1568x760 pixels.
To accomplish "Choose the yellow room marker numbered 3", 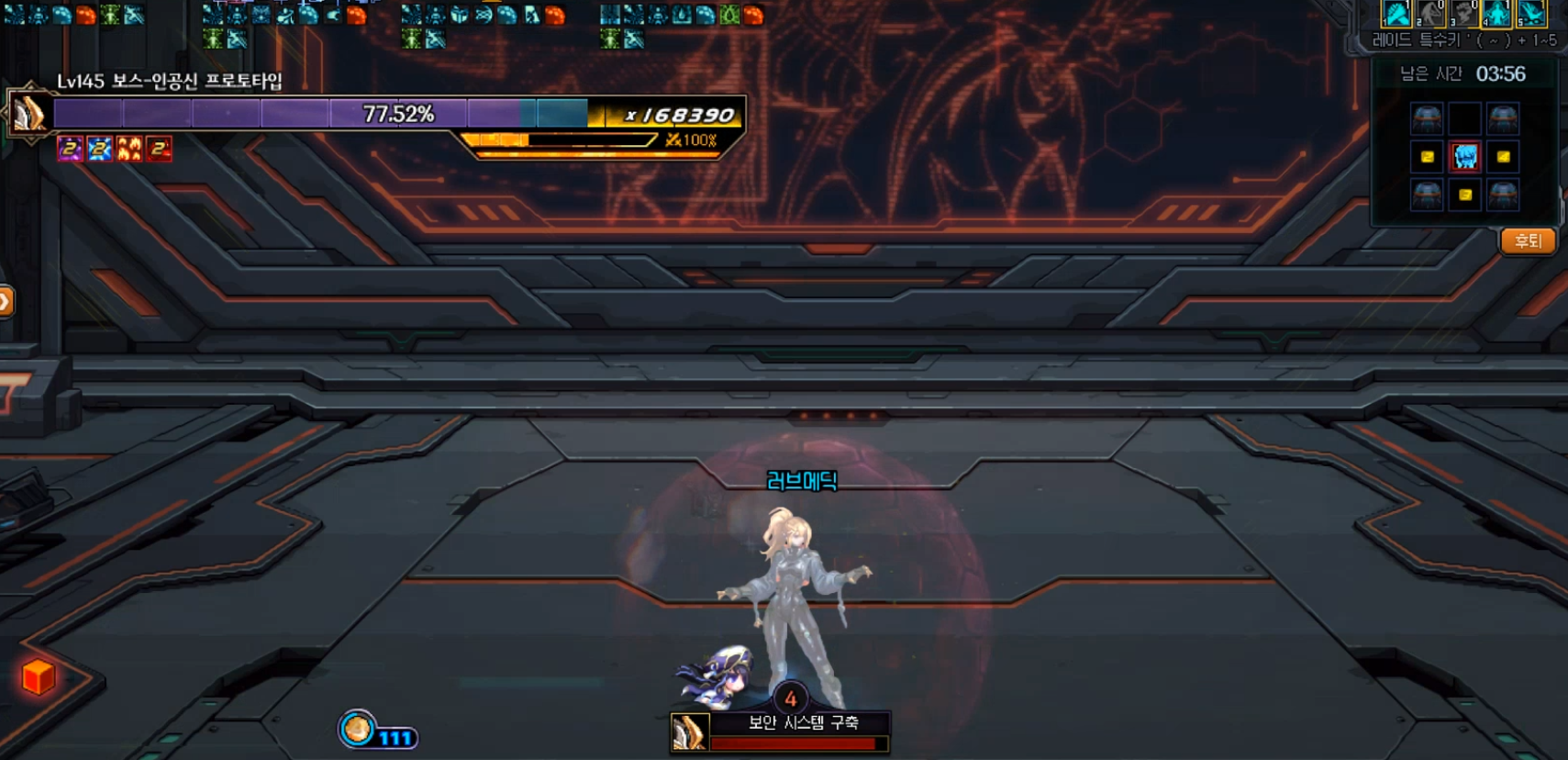I will point(1465,195).
